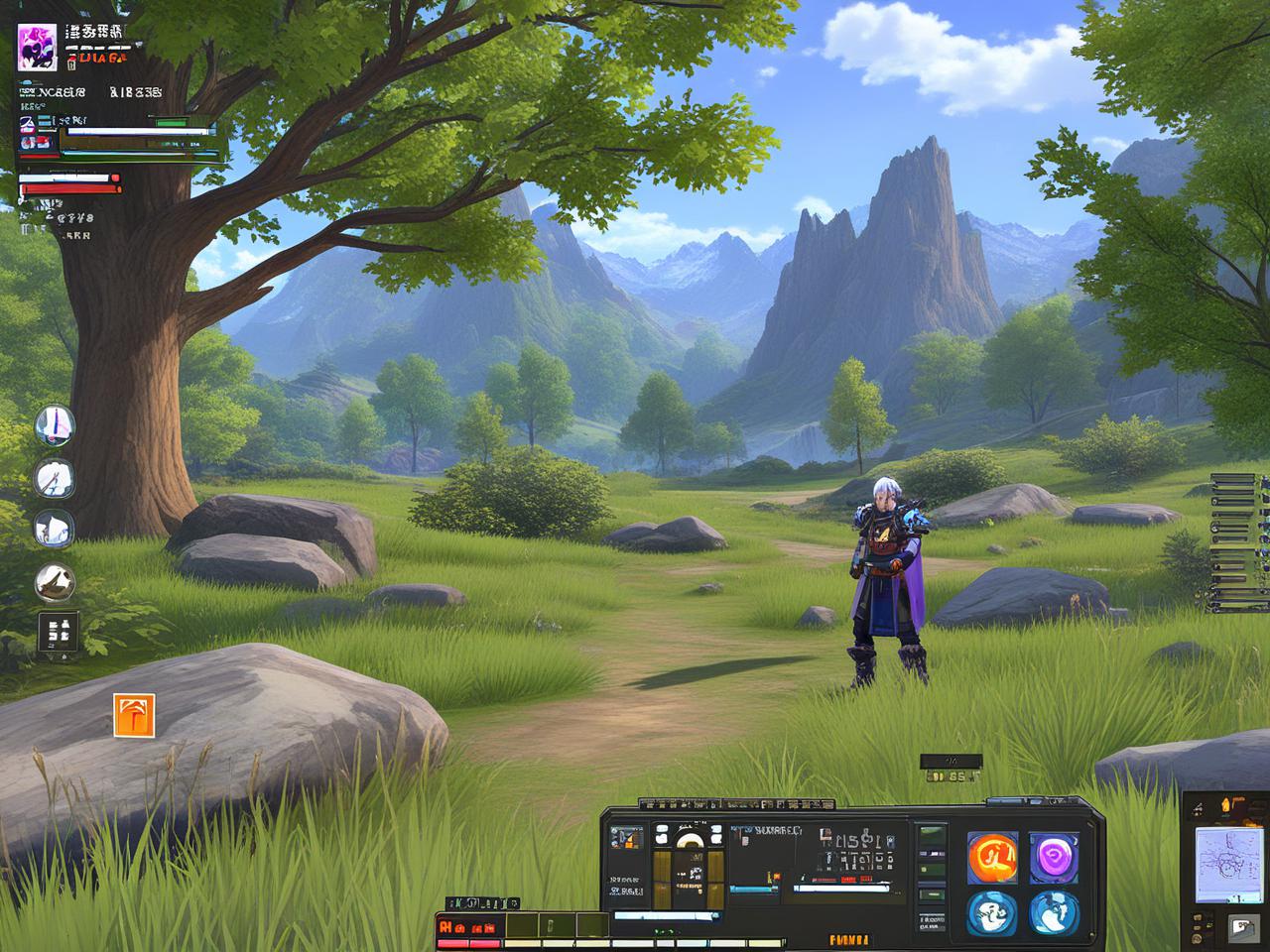Activate the orange fire swirl ability
This screenshot has width=1270, height=952.
(991, 856)
